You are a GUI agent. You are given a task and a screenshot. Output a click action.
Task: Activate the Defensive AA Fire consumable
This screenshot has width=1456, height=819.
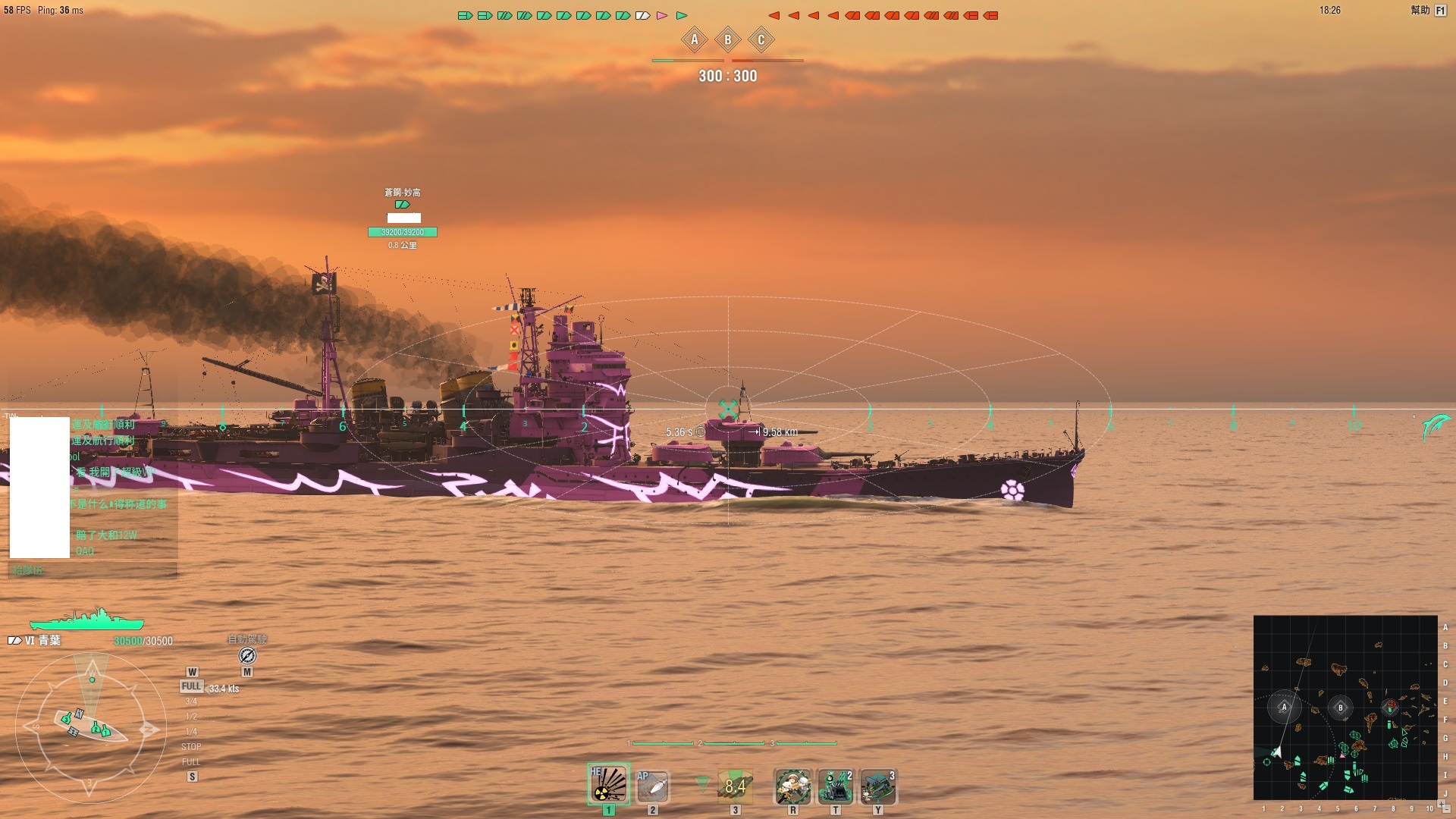point(835,786)
